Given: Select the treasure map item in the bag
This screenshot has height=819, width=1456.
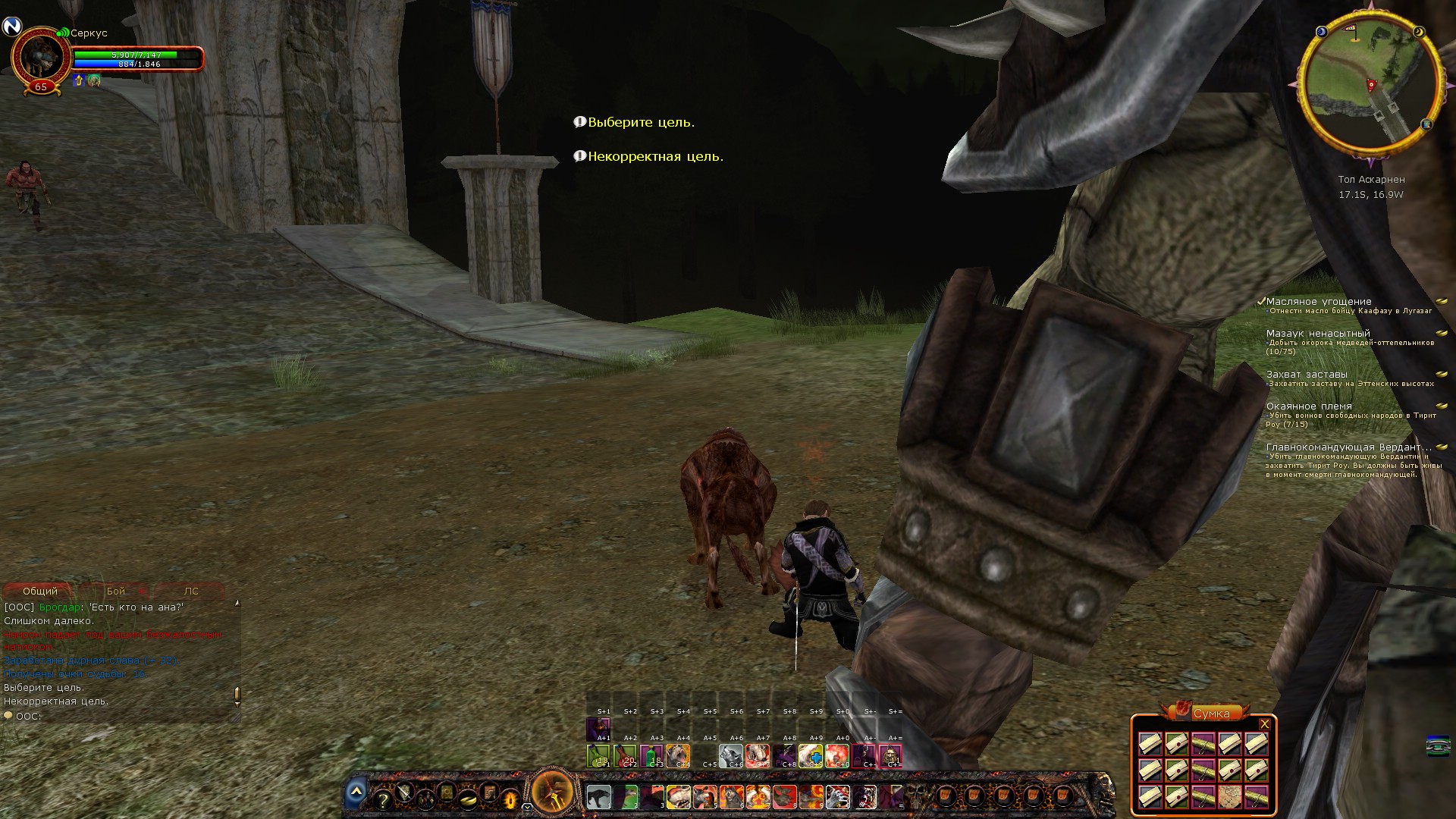Looking at the screenshot, I should [x=1229, y=797].
